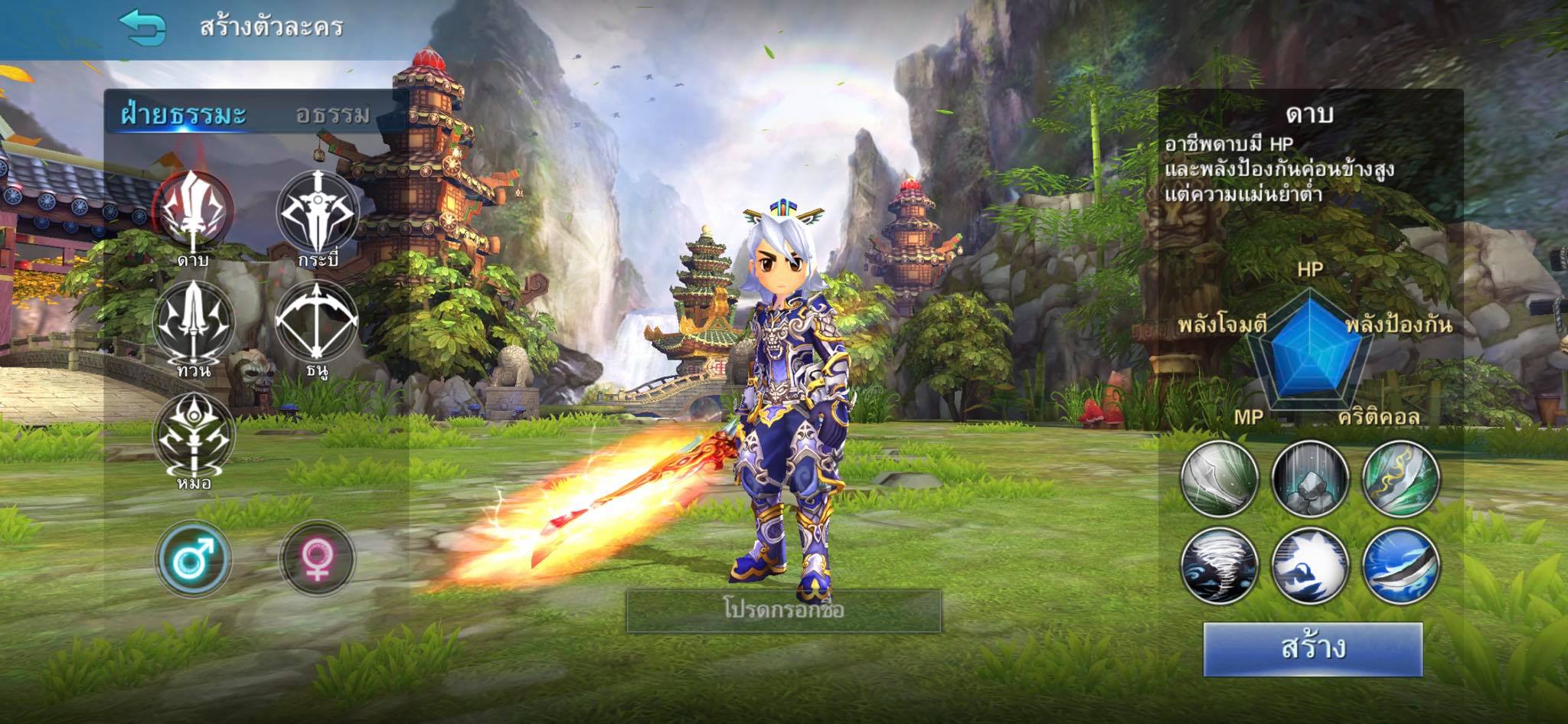Select the female gender icon

tap(317, 559)
